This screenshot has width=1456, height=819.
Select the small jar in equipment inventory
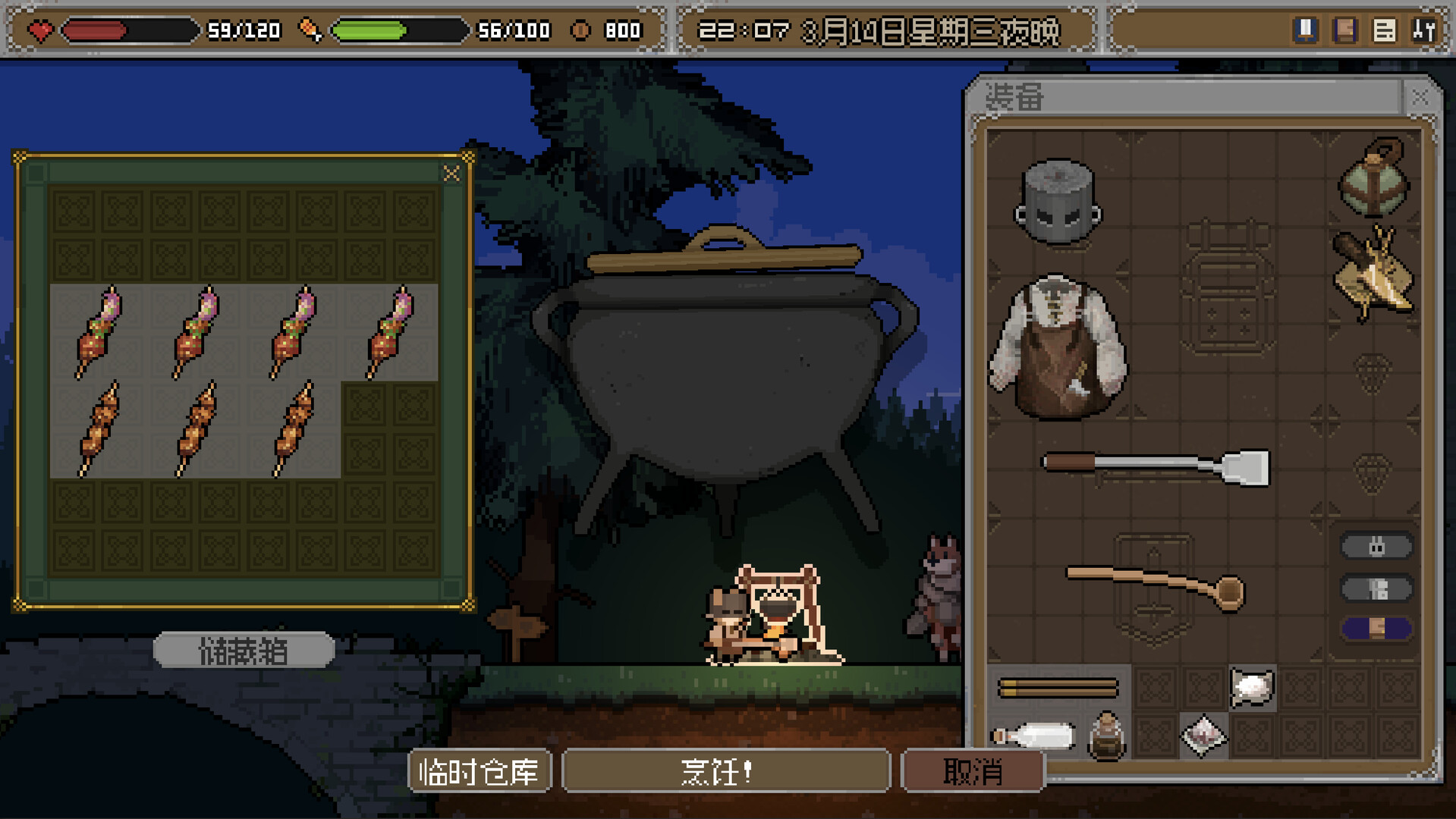pos(1106,735)
